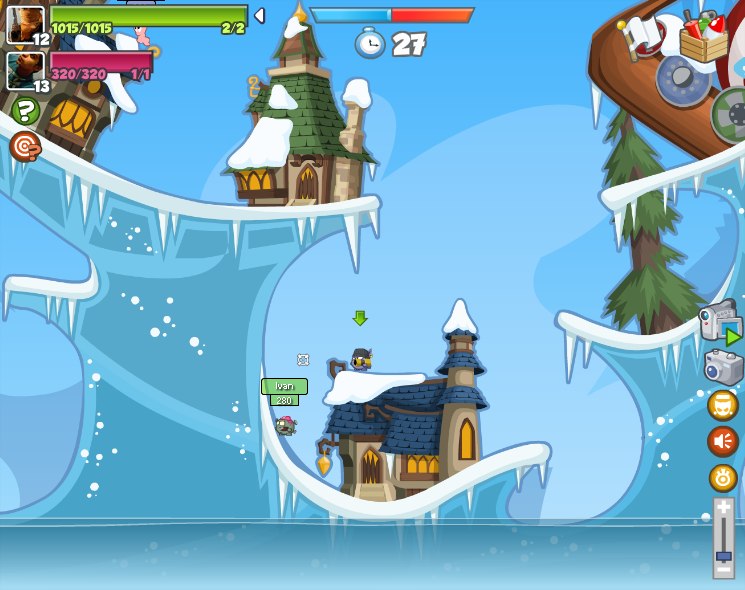Open the weapons crate with rockets
The height and width of the screenshot is (590, 745).
[703, 36]
